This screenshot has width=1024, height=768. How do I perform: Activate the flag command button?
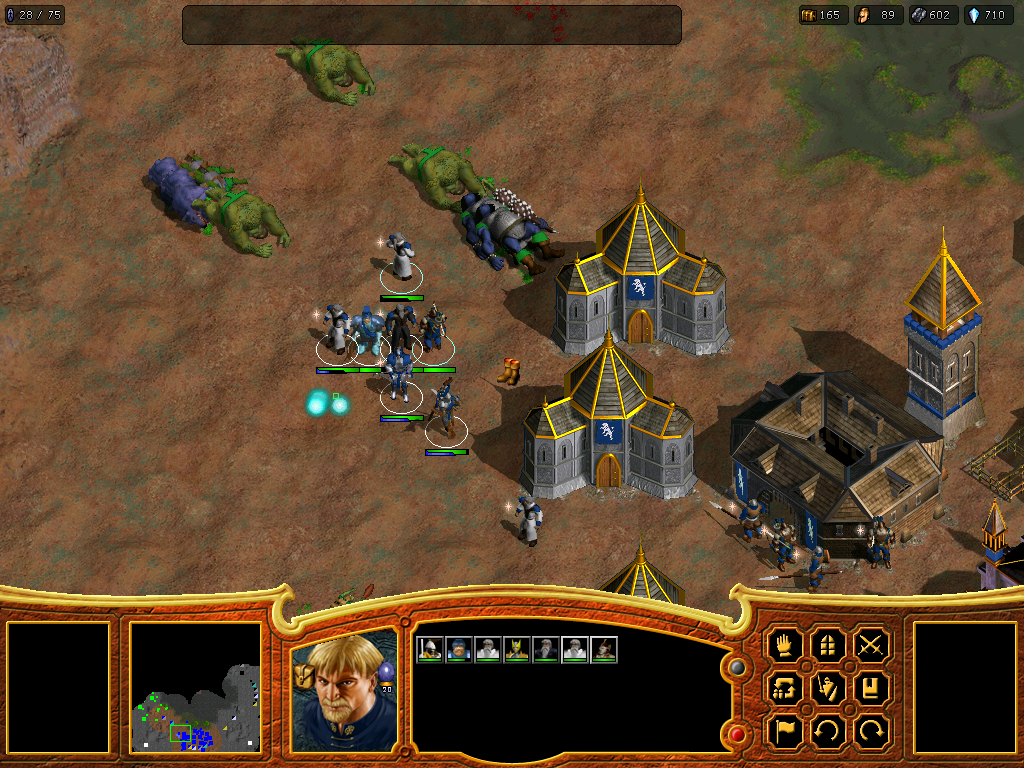pos(785,731)
